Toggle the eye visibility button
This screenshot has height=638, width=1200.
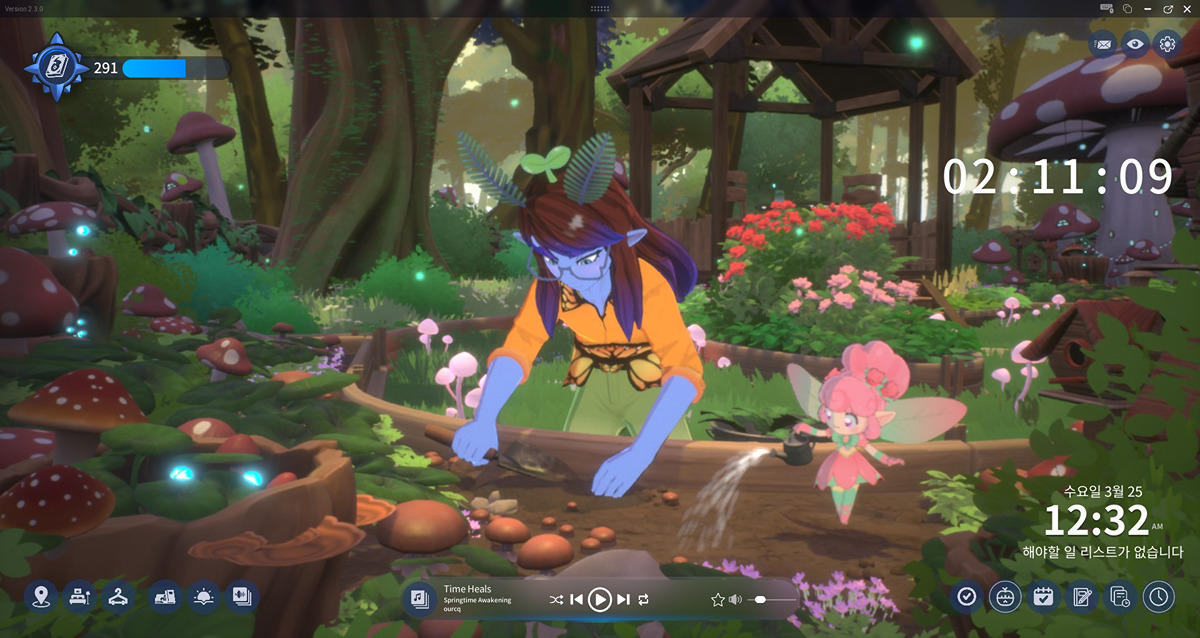1134,43
